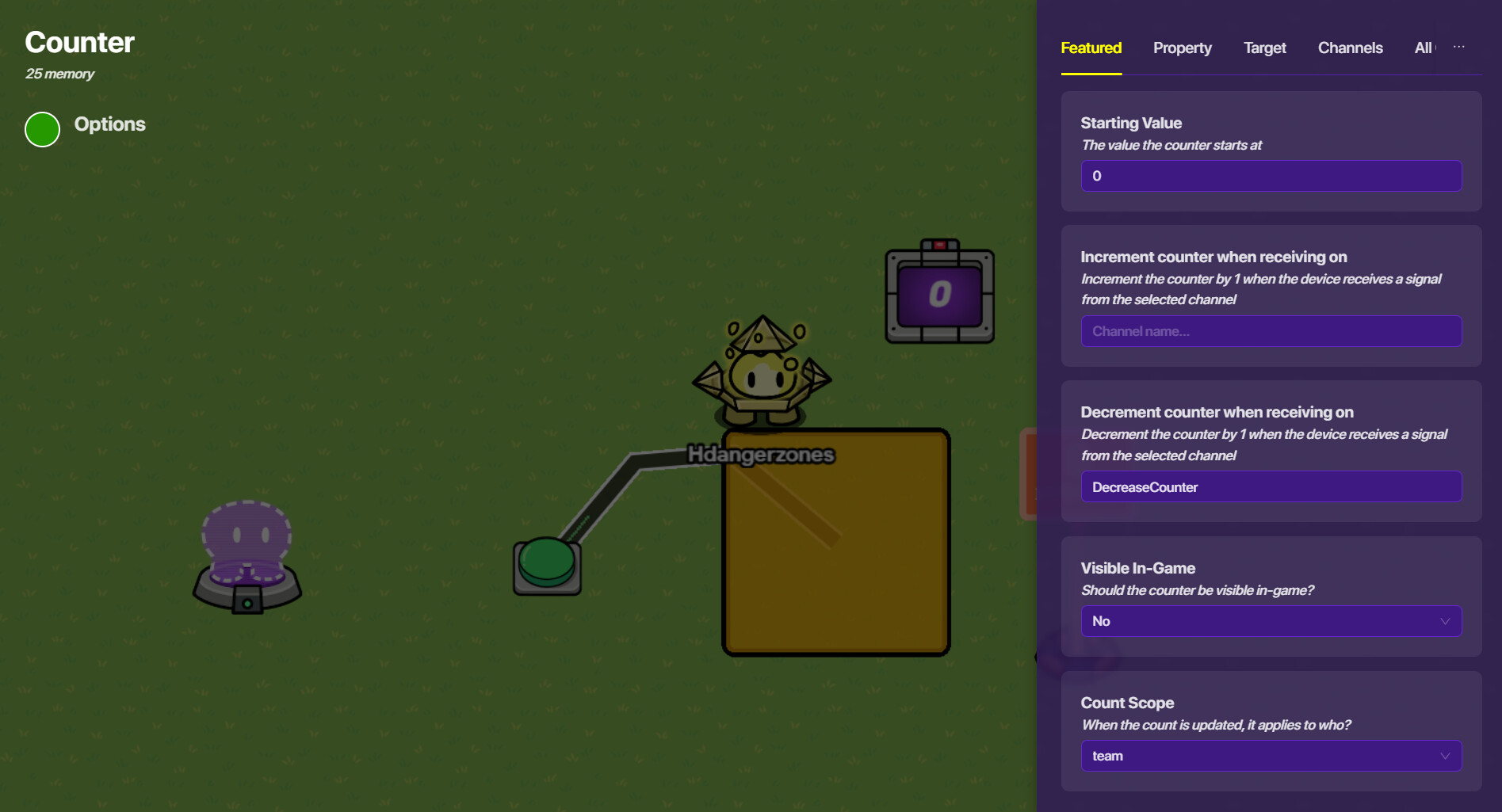Screen dimensions: 1502x812
Task: Expand the Count Scope dropdown
Action: 1271,756
